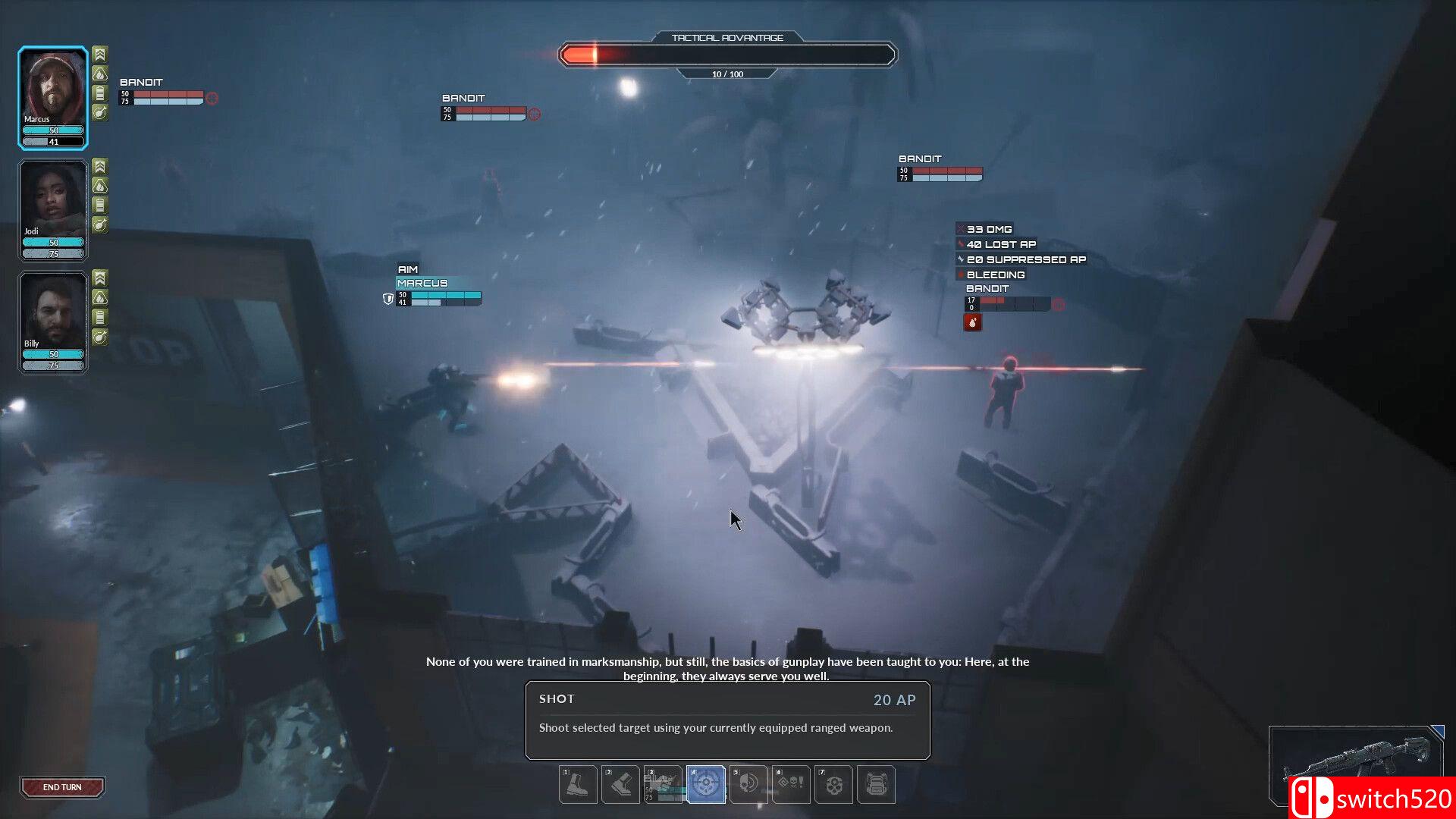1456x819 pixels.
Task: Activate the skull shout ability
Action: pos(748,784)
